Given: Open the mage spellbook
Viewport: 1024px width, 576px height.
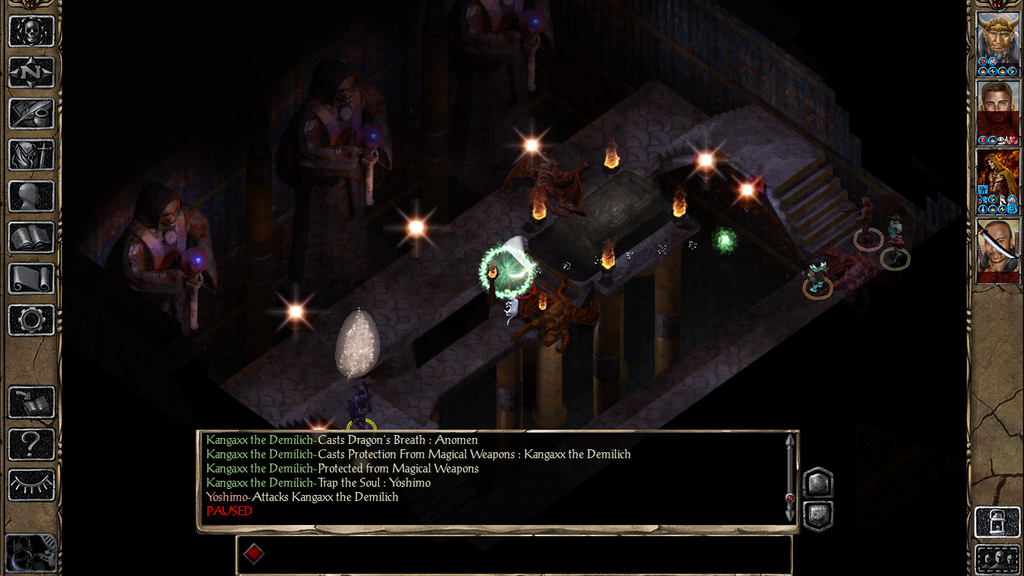Looking at the screenshot, I should pyautogui.click(x=31, y=237).
